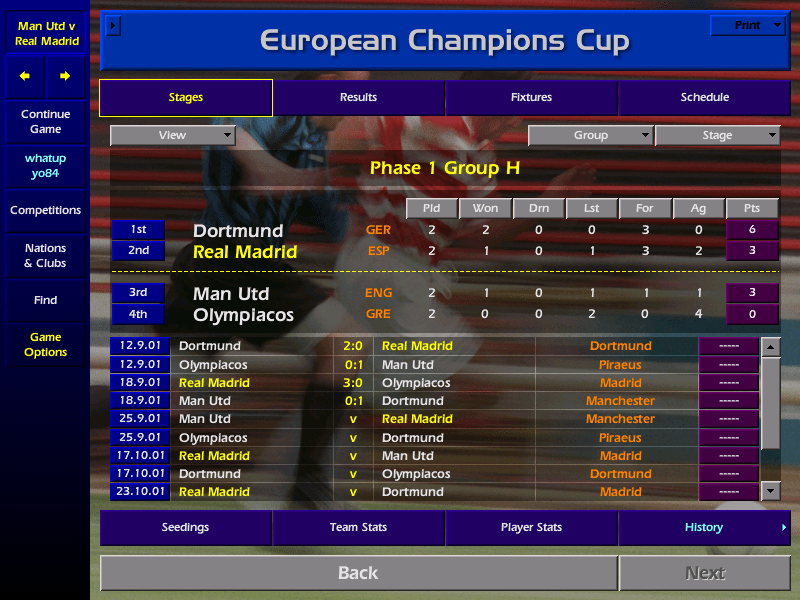Go forward with the right arrow
800x600 pixels.
(x=65, y=76)
